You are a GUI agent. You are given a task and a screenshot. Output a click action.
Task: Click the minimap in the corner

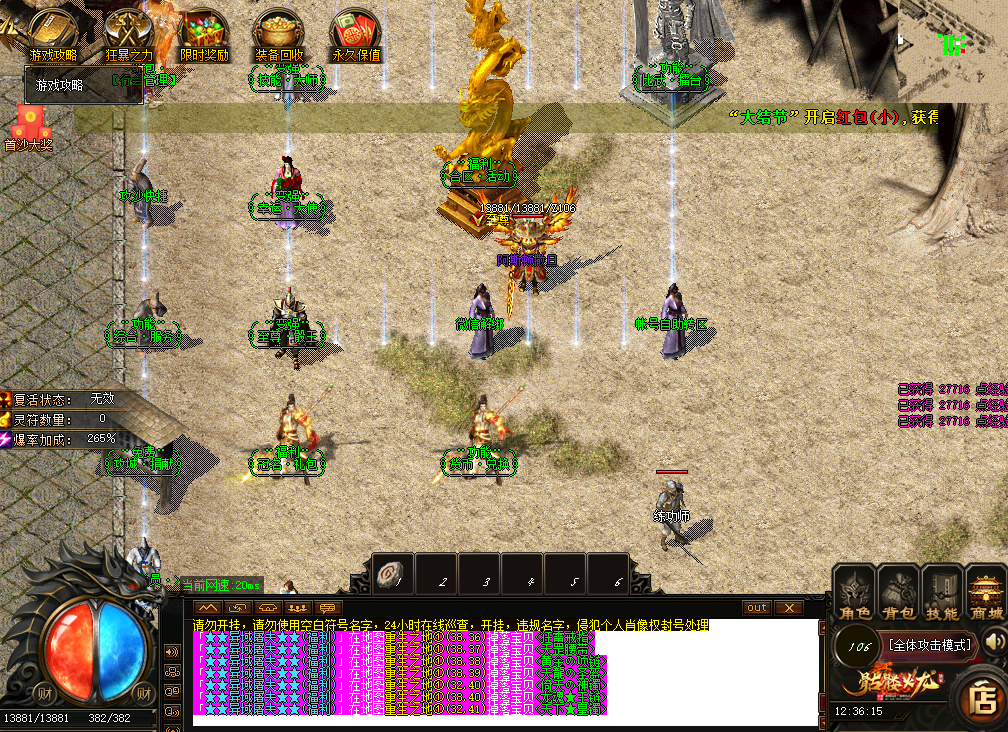point(952,50)
